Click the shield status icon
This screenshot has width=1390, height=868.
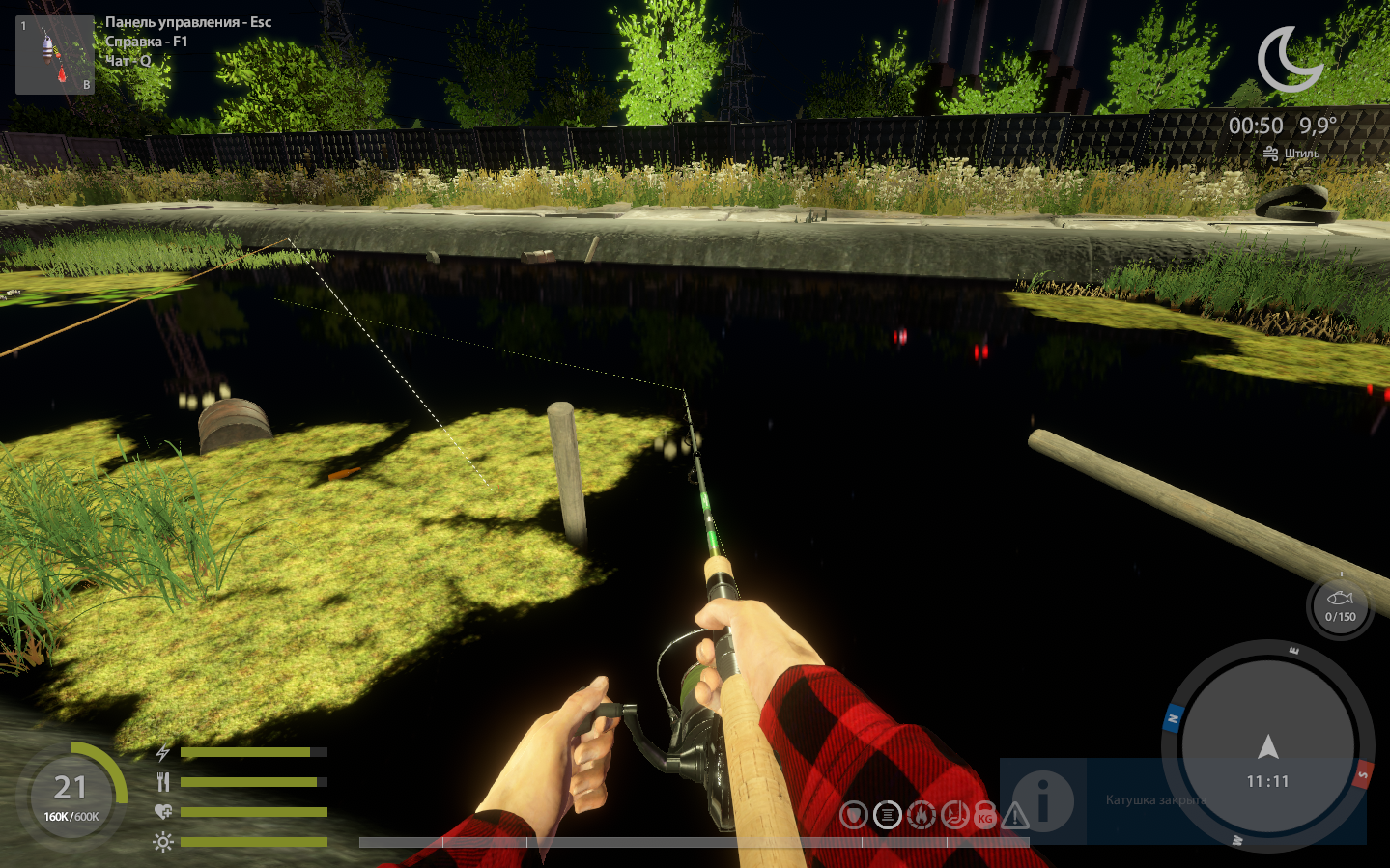click(853, 816)
